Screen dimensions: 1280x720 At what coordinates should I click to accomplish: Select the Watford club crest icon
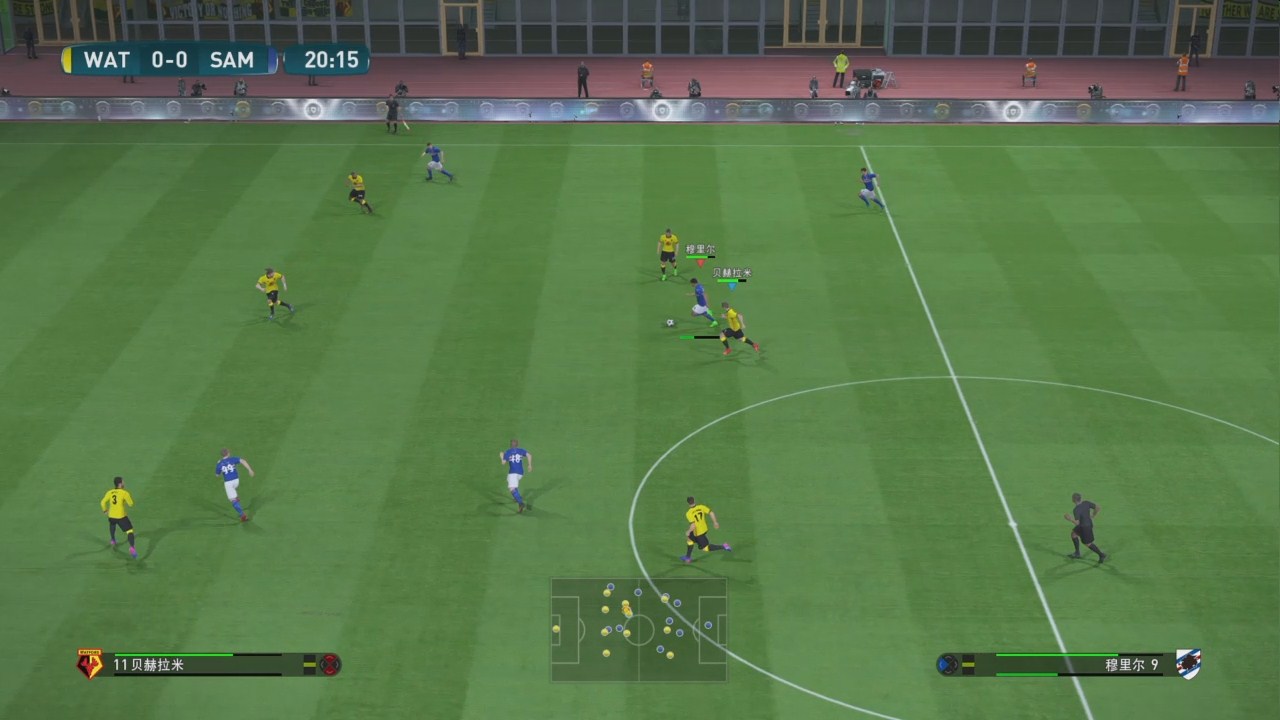pyautogui.click(x=90, y=664)
